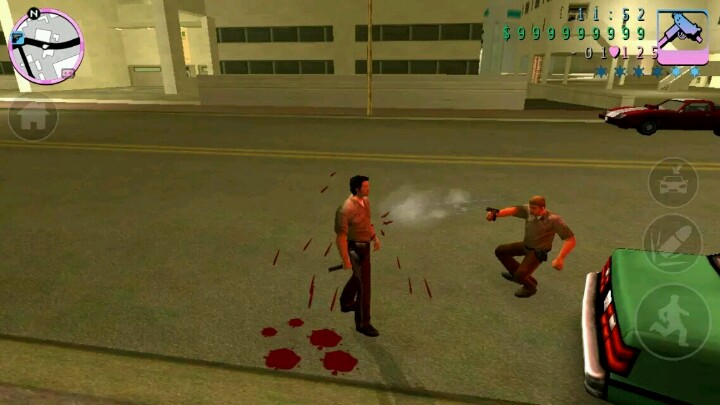Tap the faded house button
Image resolution: width=720 pixels, height=405 pixels.
(x=32, y=118)
